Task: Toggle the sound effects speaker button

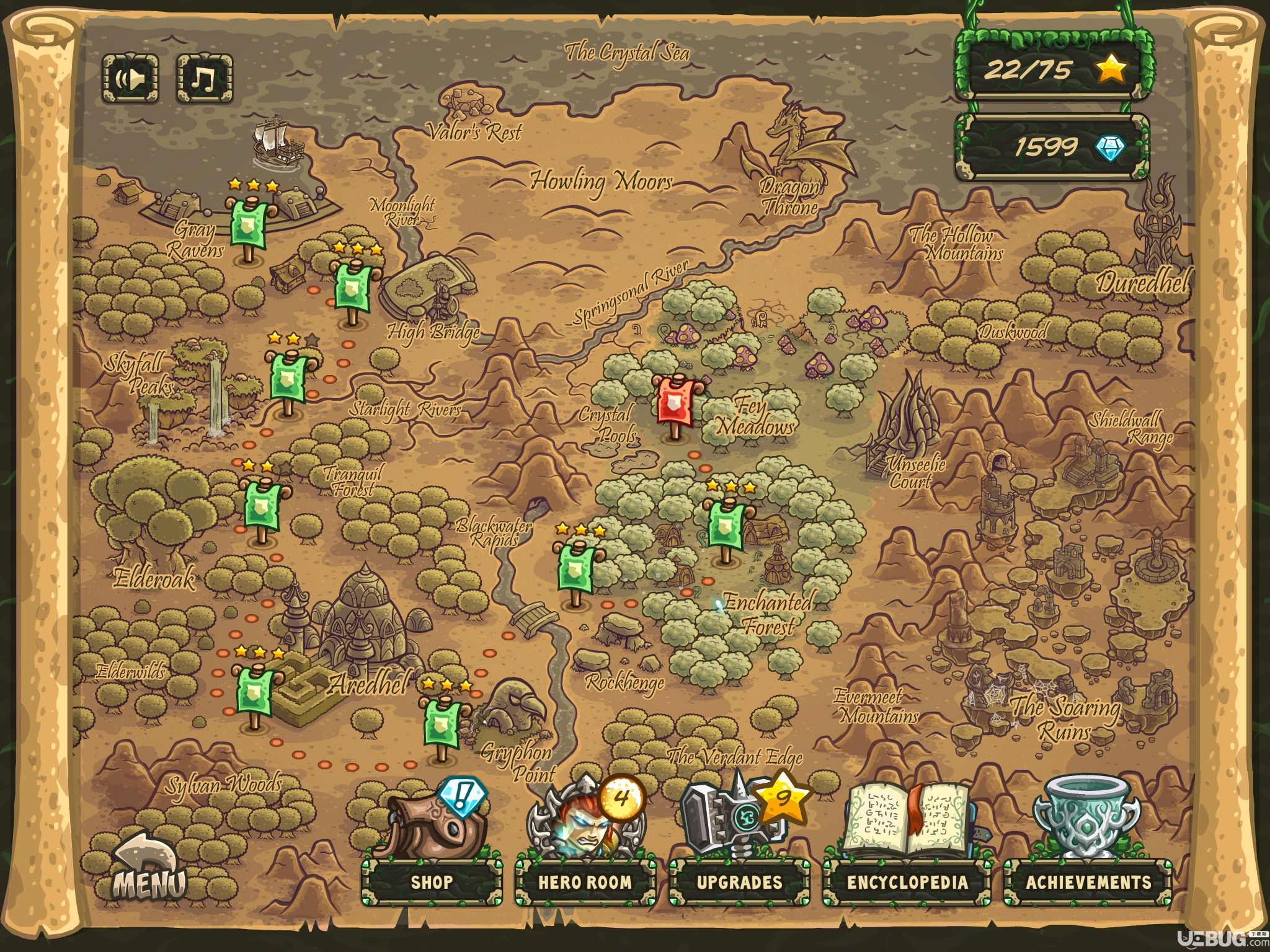Action: click(x=130, y=79)
